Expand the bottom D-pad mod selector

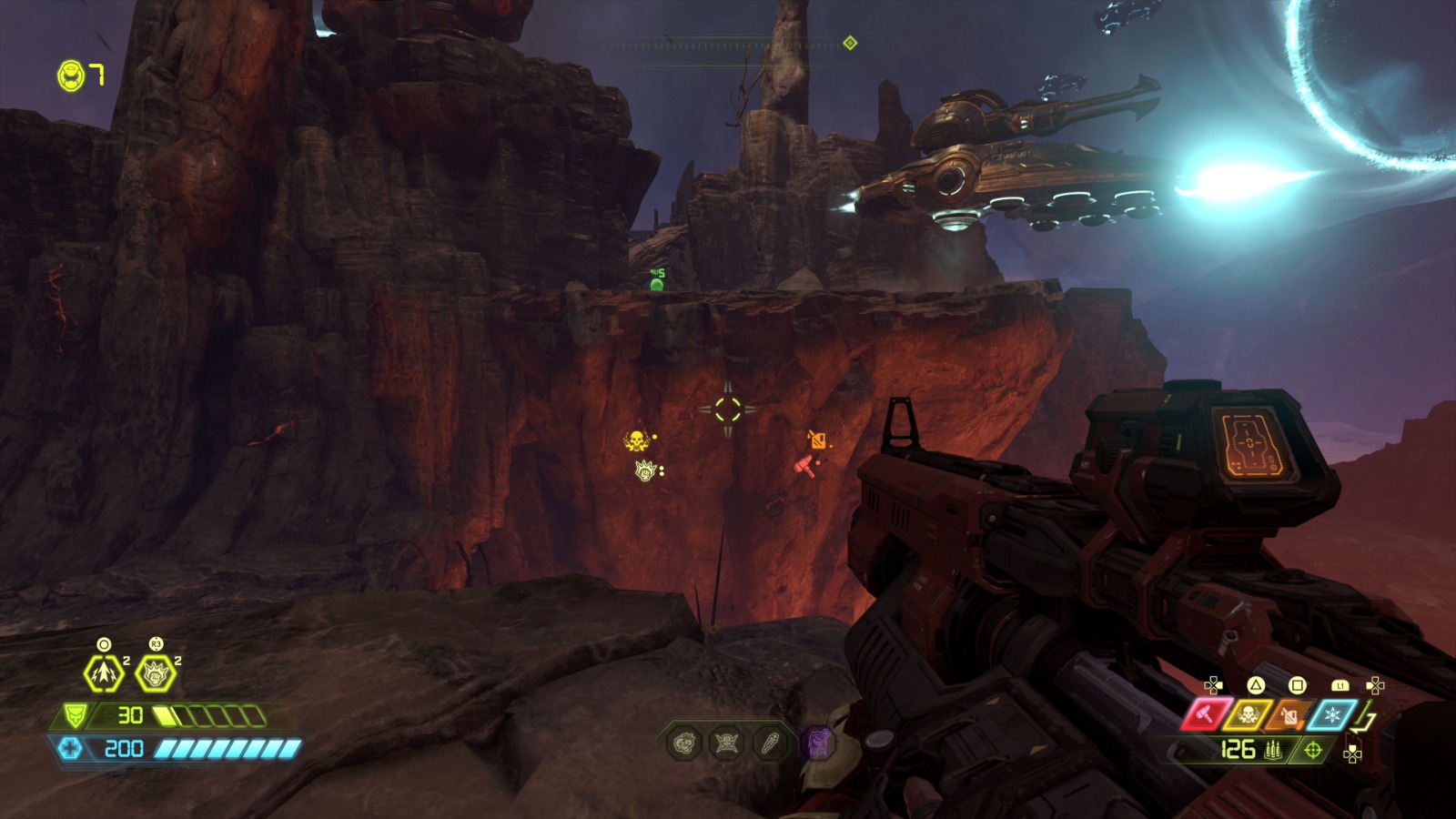coord(1353,753)
